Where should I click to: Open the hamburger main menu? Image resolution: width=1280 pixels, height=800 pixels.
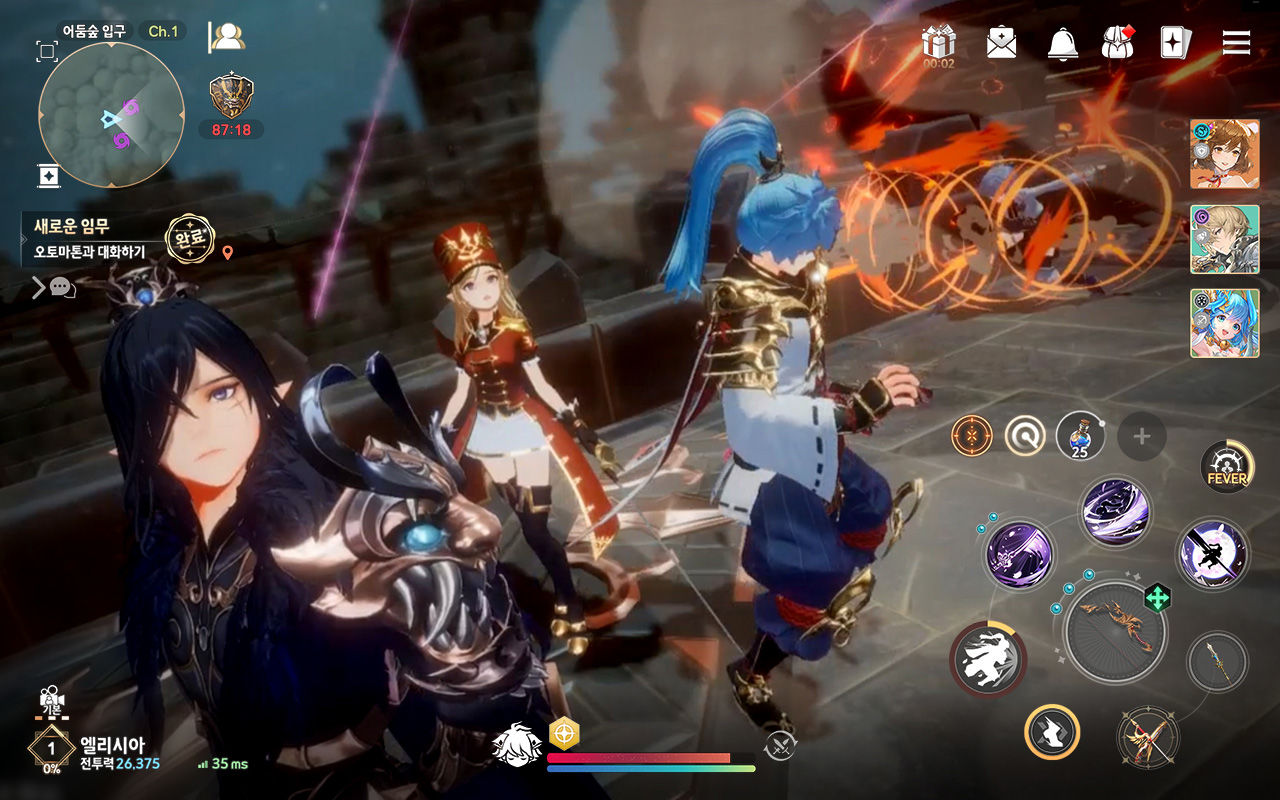click(x=1237, y=42)
